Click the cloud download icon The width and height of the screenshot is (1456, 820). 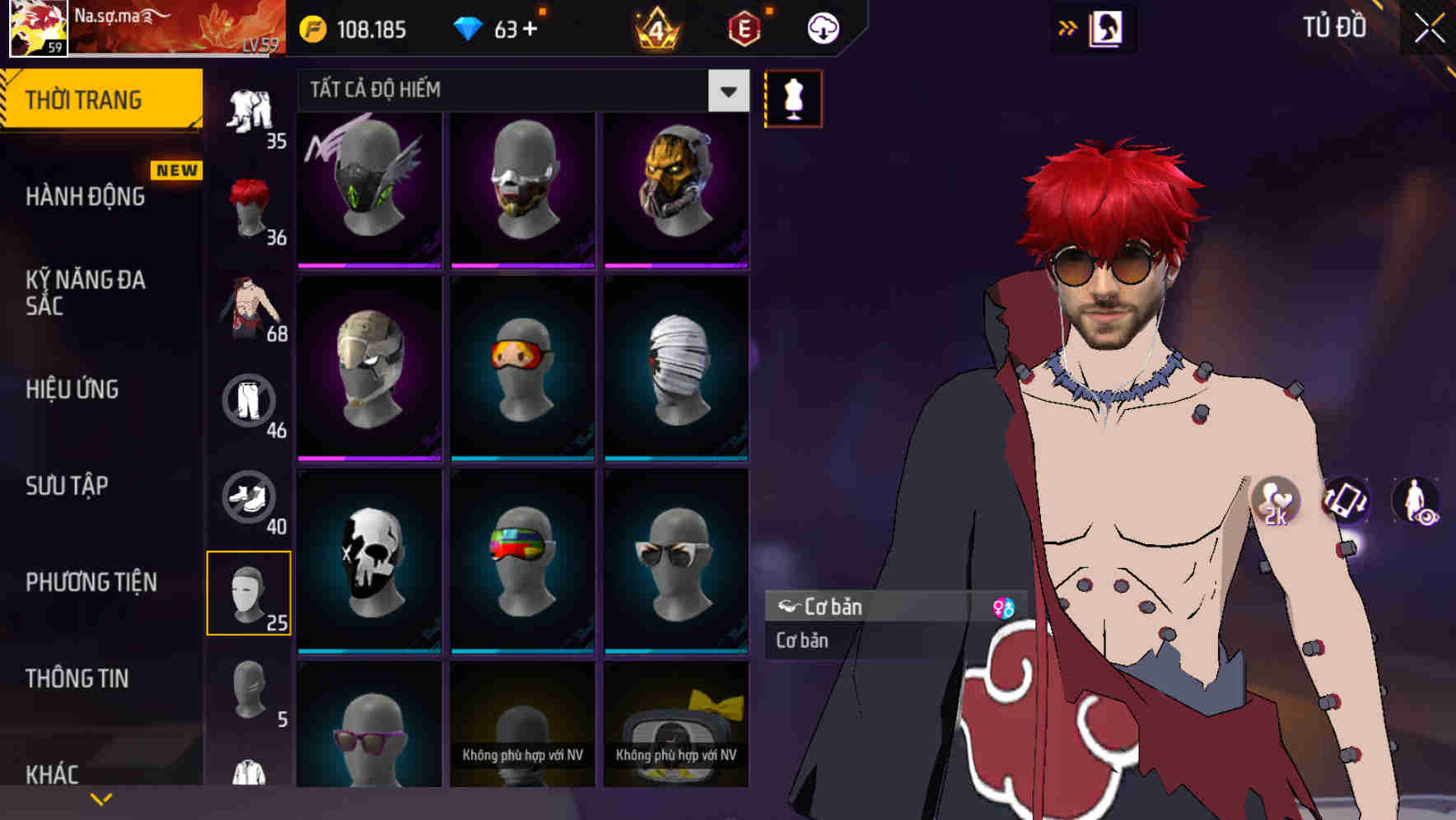pos(823,27)
